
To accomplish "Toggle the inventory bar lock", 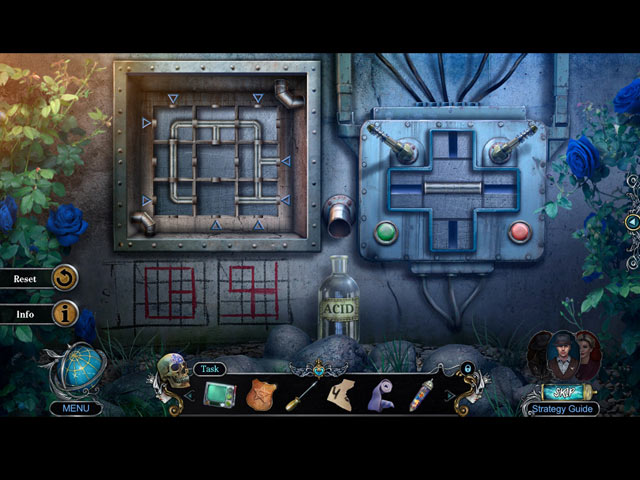I will pyautogui.click(x=465, y=370).
